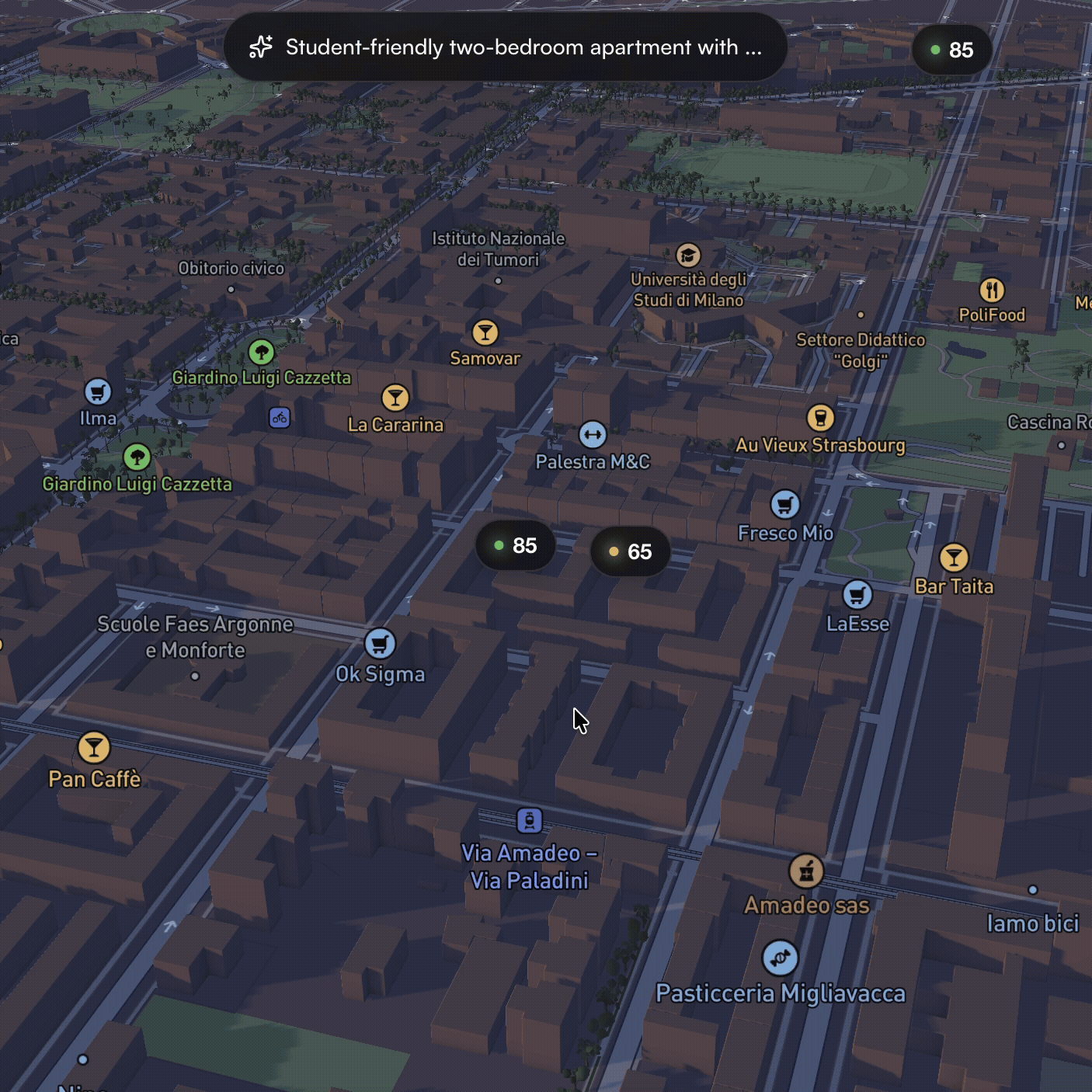Open the Amadeo sas pharmacy icon
1092x1092 pixels.
click(x=806, y=873)
